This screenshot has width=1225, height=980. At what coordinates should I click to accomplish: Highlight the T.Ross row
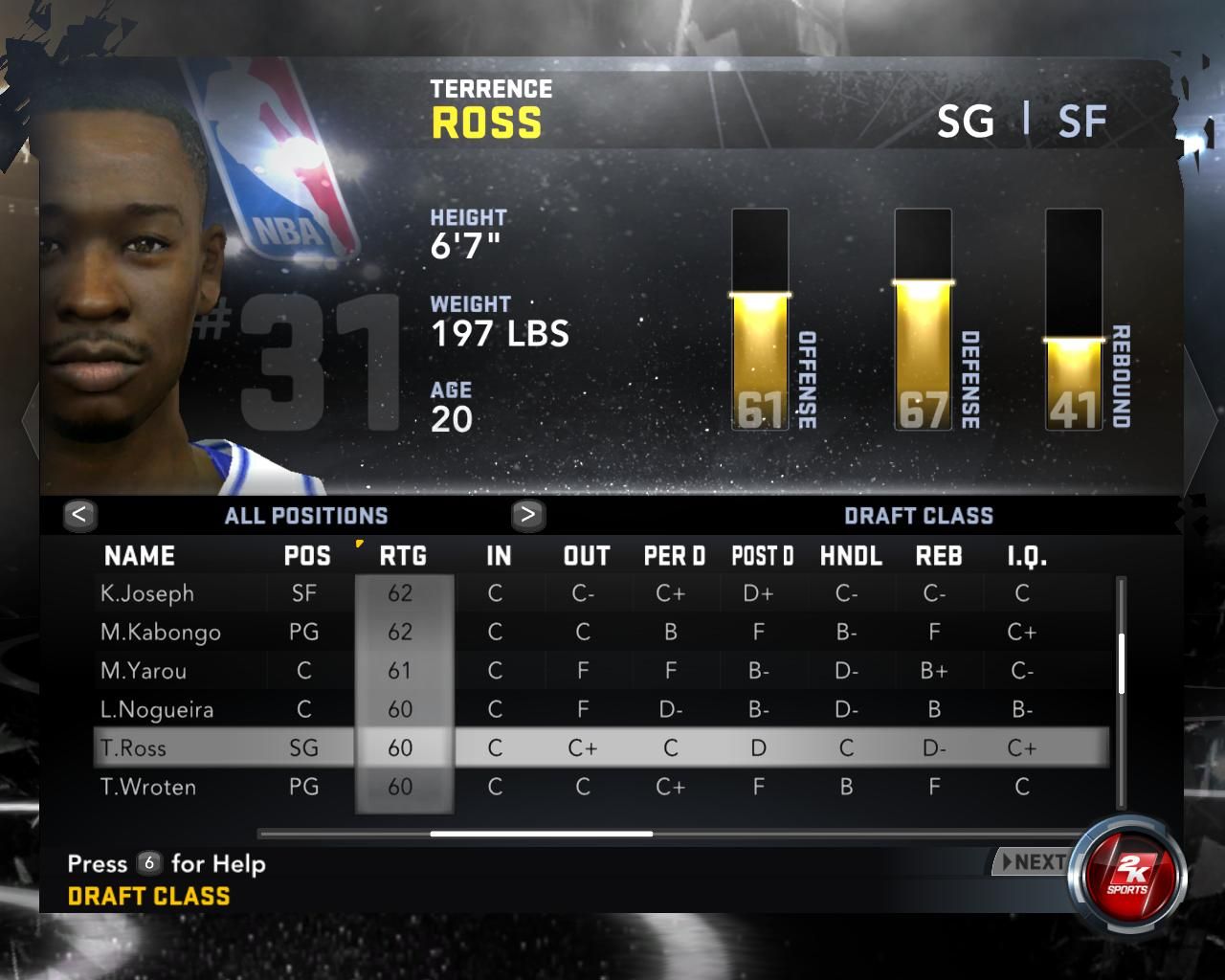(x=133, y=748)
